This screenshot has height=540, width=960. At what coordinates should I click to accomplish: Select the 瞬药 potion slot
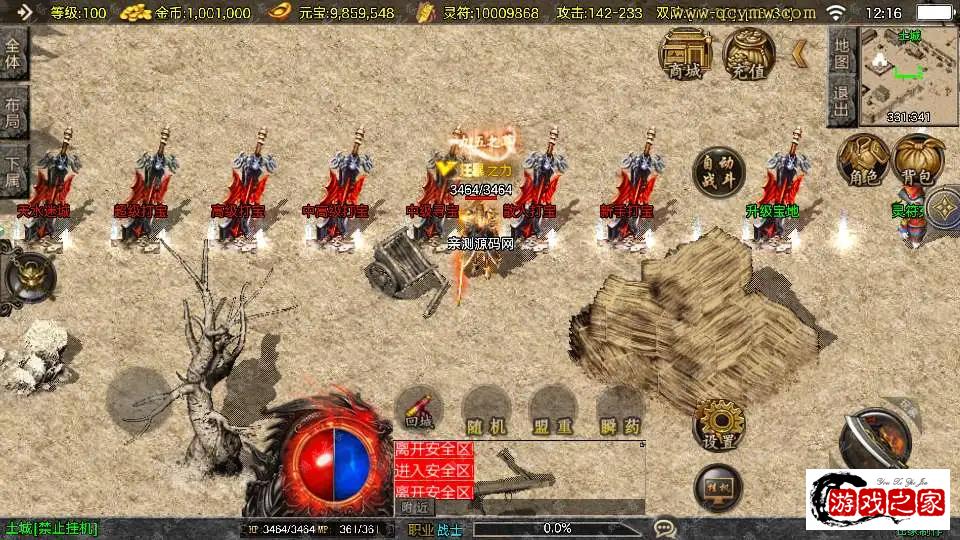620,410
